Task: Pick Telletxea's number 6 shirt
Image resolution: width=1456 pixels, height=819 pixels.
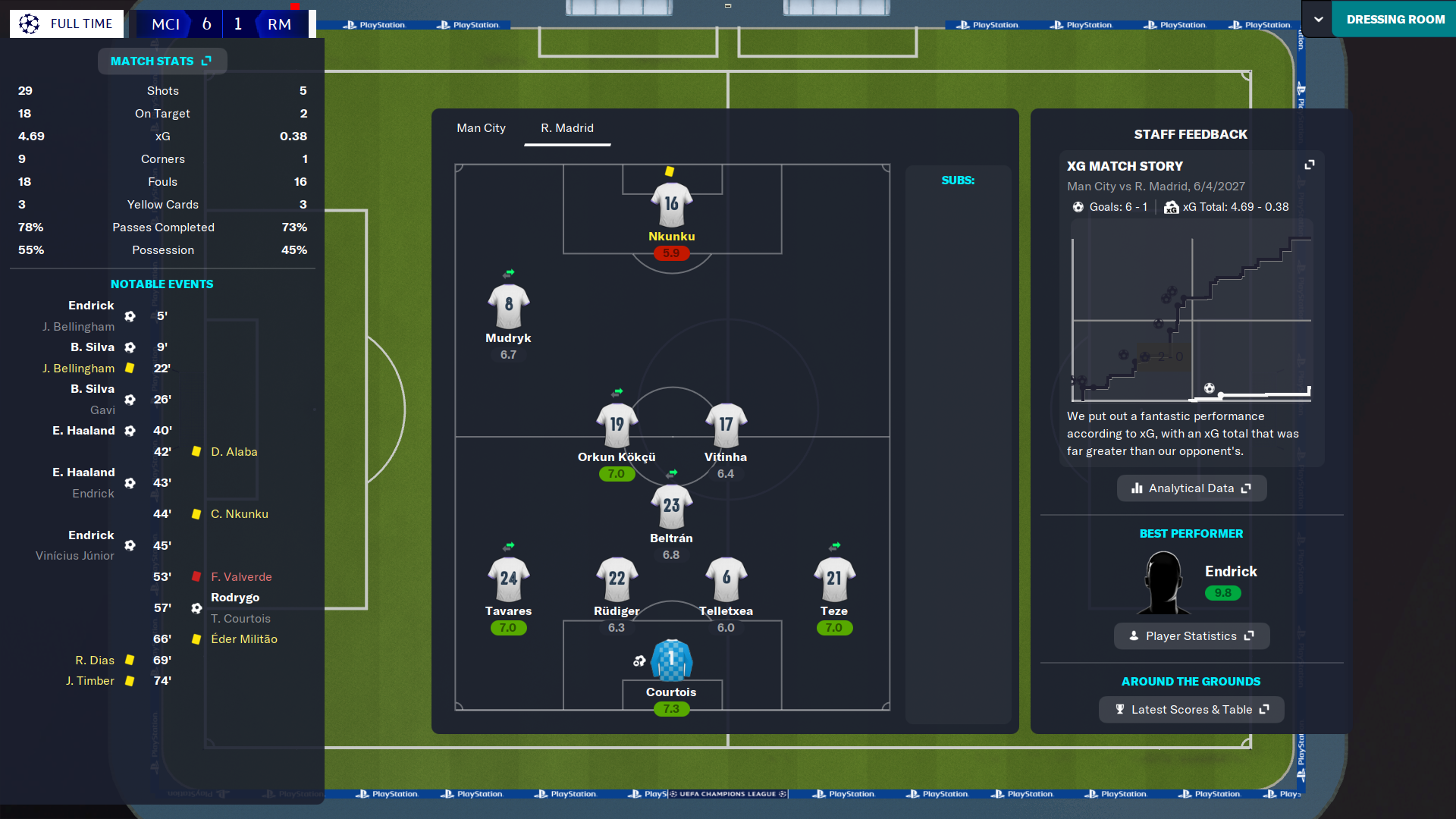Action: pos(726,579)
